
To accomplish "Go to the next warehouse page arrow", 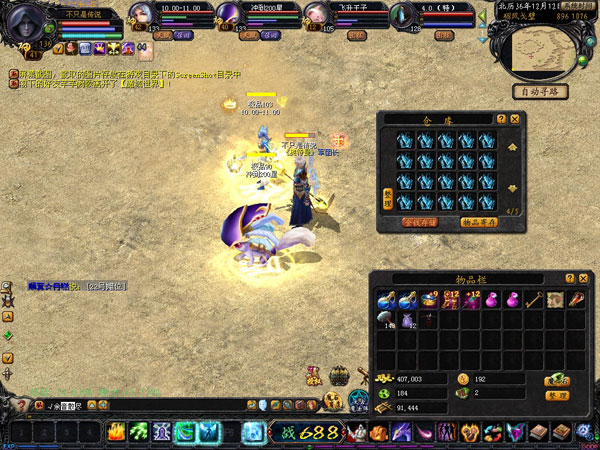I will [x=514, y=188].
